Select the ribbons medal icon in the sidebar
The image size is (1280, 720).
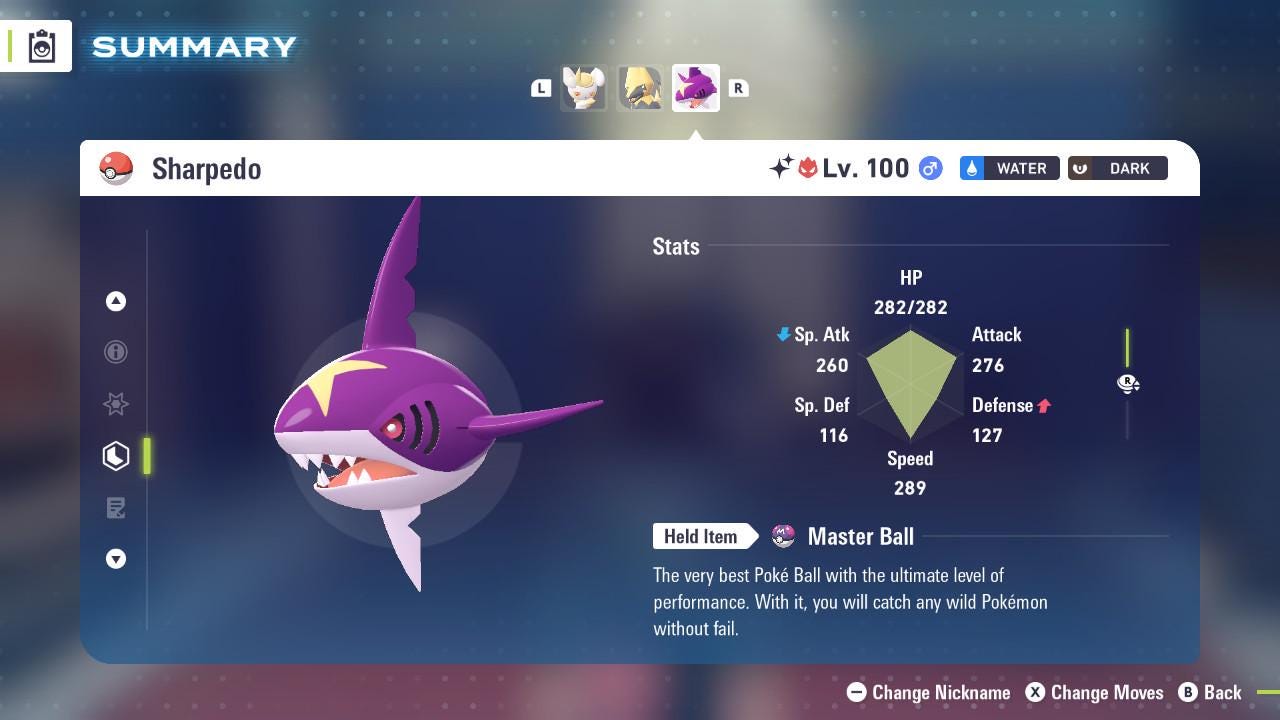pyautogui.click(x=116, y=404)
